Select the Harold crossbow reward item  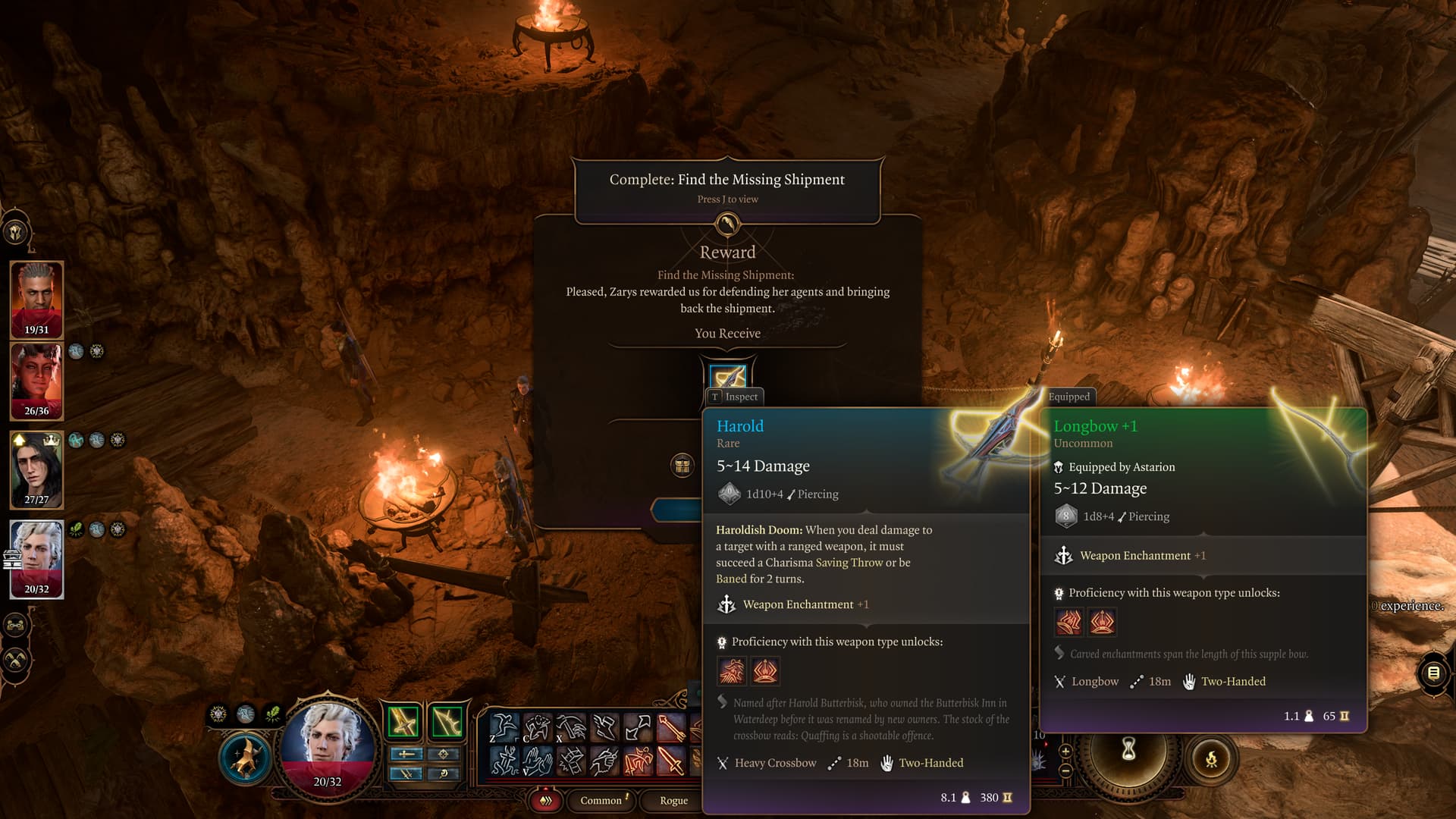pyautogui.click(x=727, y=377)
